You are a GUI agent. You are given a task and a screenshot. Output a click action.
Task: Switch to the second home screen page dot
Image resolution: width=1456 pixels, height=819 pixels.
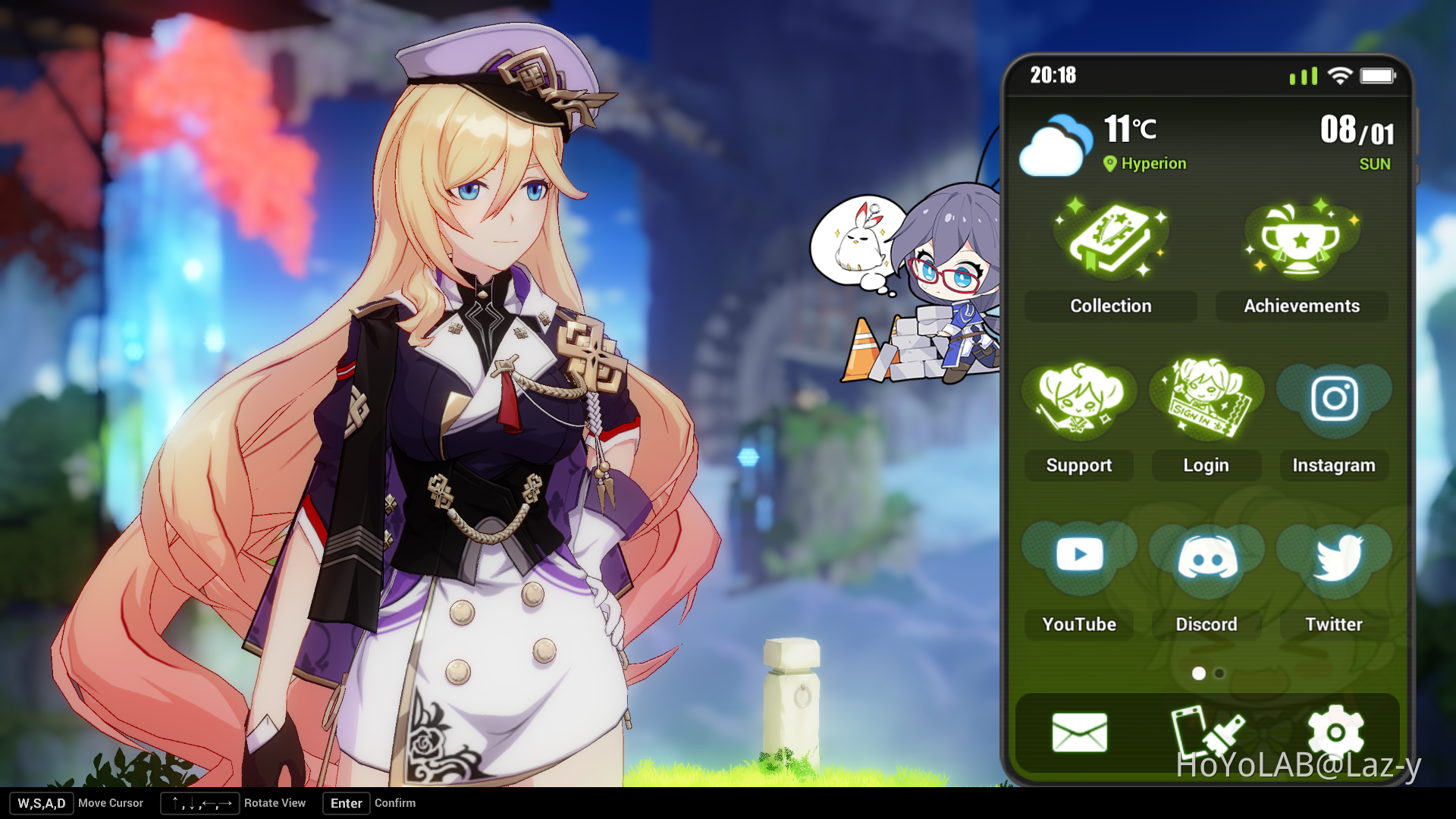pyautogui.click(x=1219, y=673)
